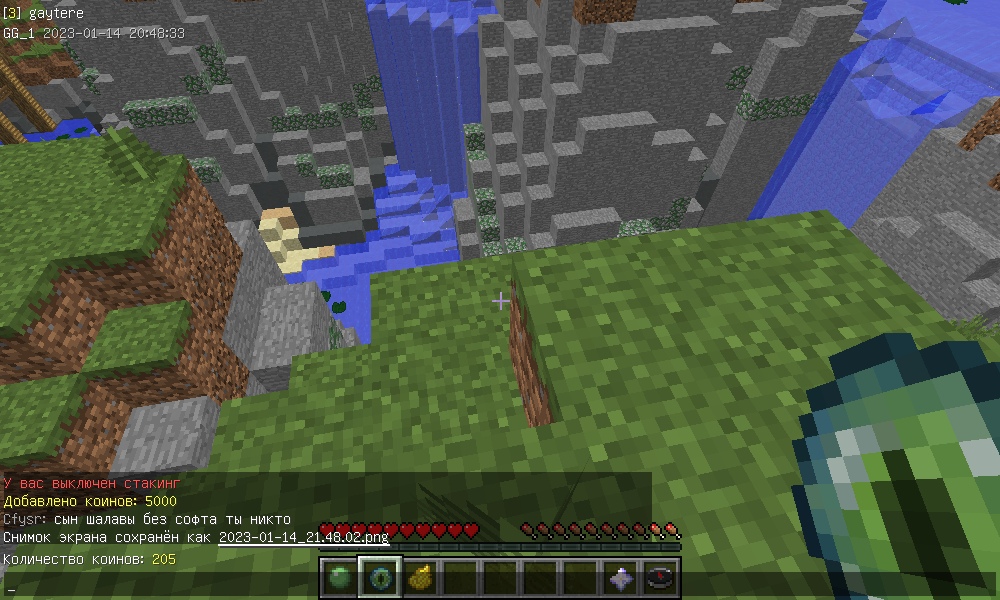Choose the golden item hotbar slot

[x=420, y=578]
